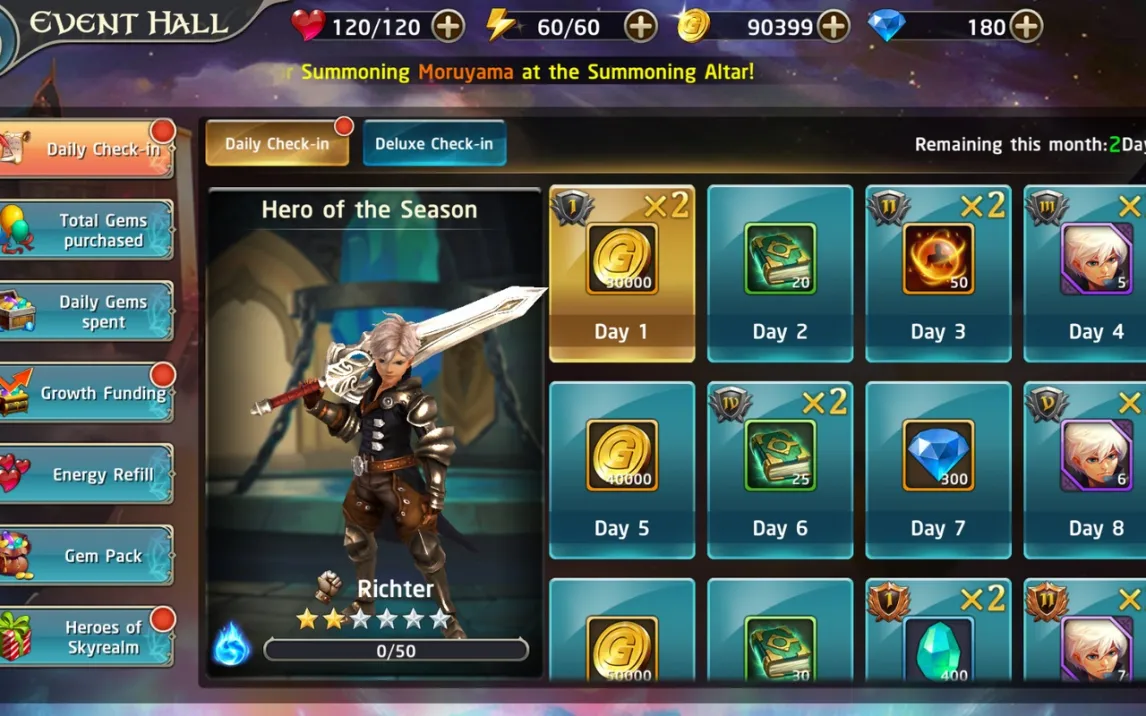Switch to the Deluxe Check-in tab

click(434, 144)
